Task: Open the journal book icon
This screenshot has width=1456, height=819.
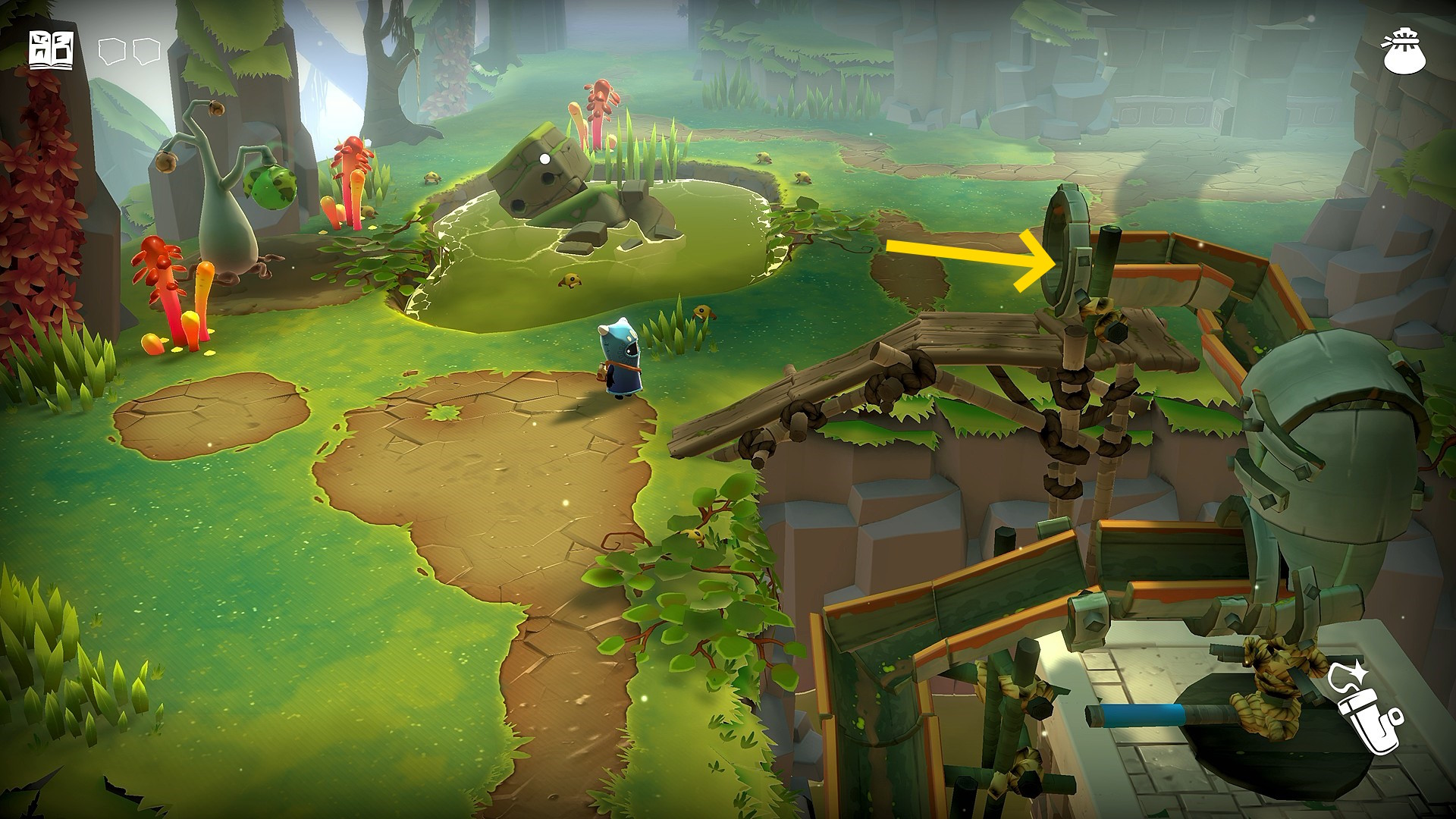Action: point(52,50)
